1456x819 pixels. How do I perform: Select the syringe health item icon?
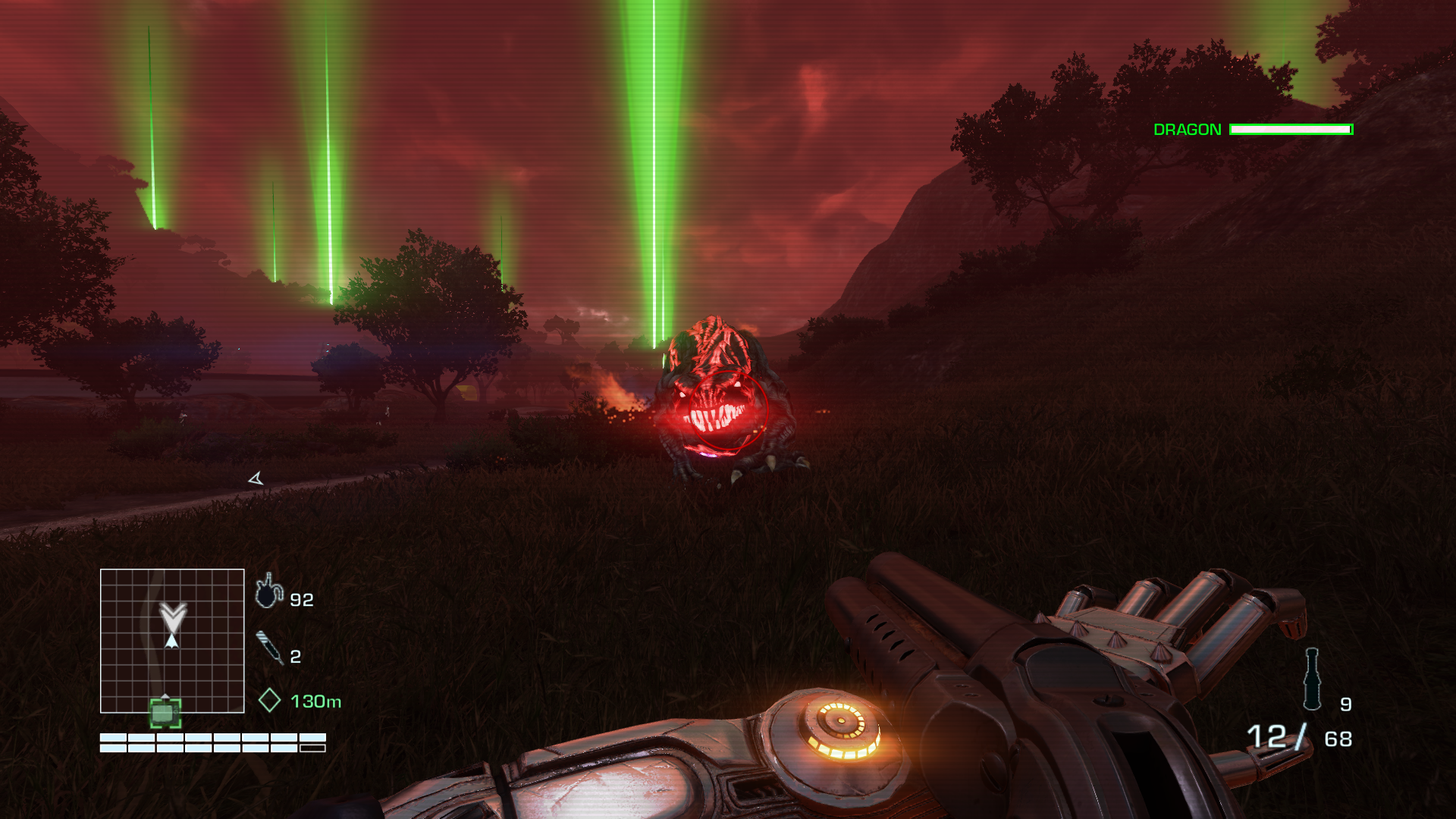click(269, 648)
